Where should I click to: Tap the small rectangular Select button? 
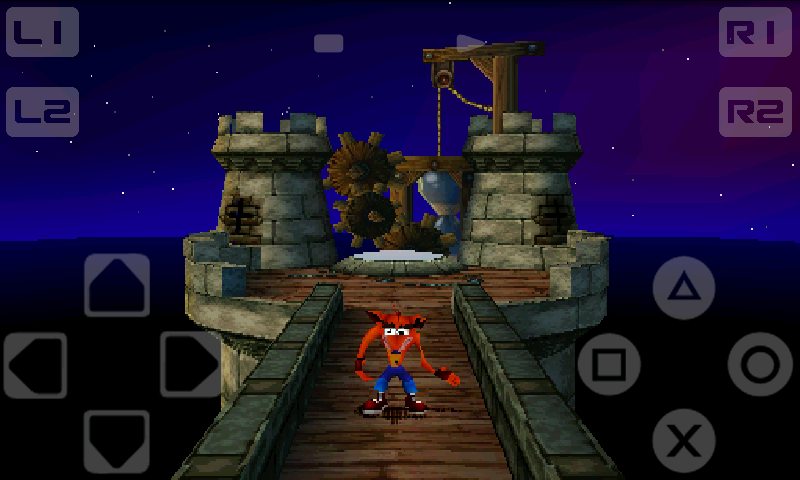(328, 43)
